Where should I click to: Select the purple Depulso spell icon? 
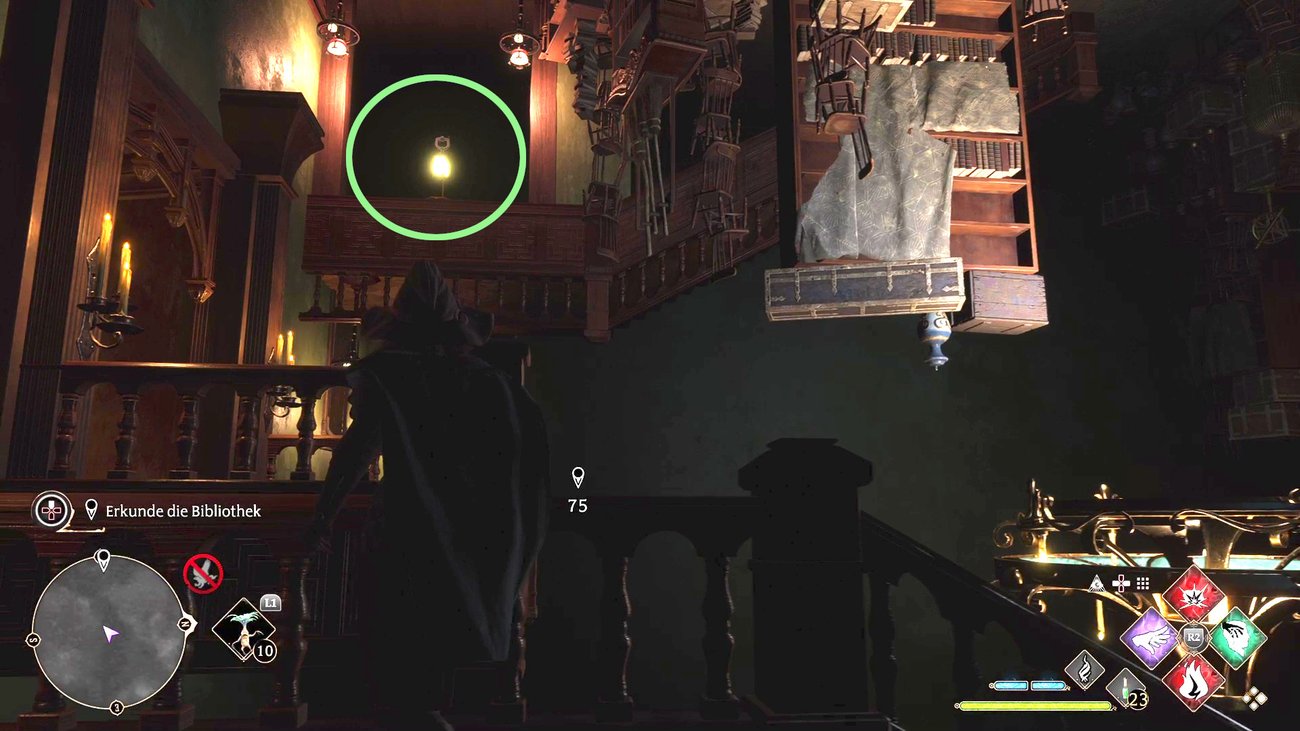pyautogui.click(x=1152, y=639)
